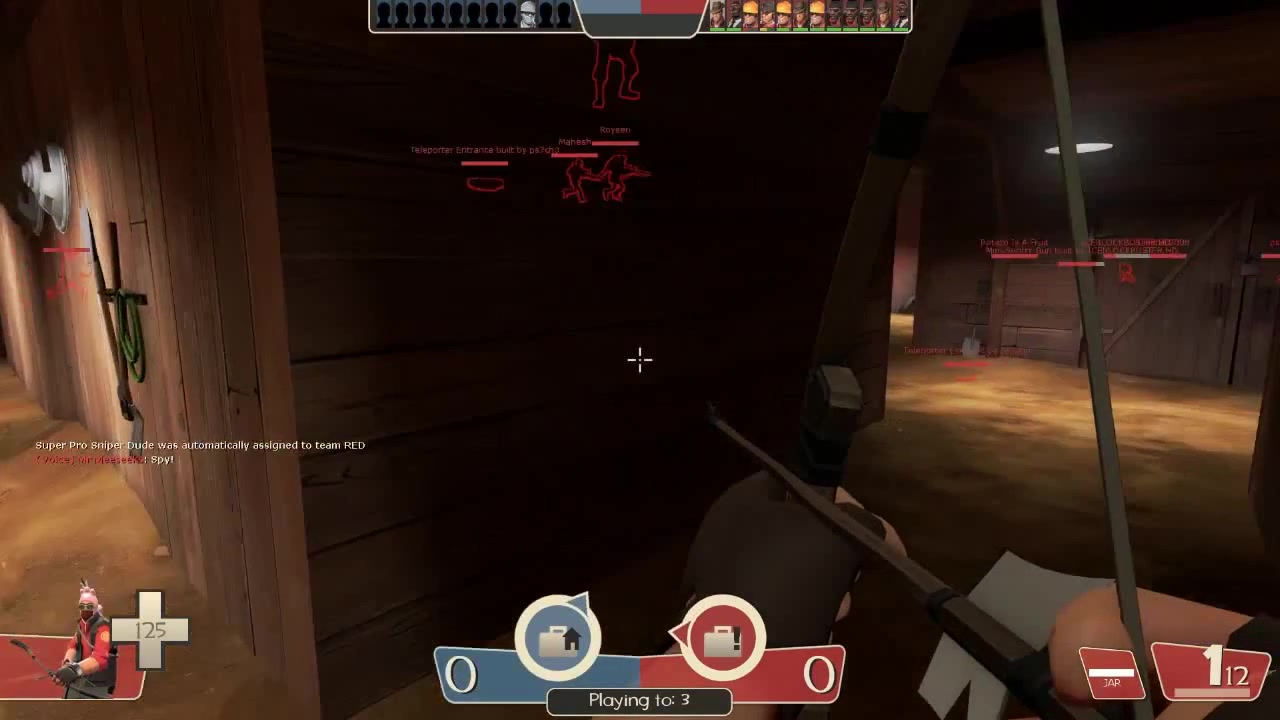The image size is (1280, 720).
Task: Click the BLU player silhouette wearing glasses
Action: (x=528, y=12)
